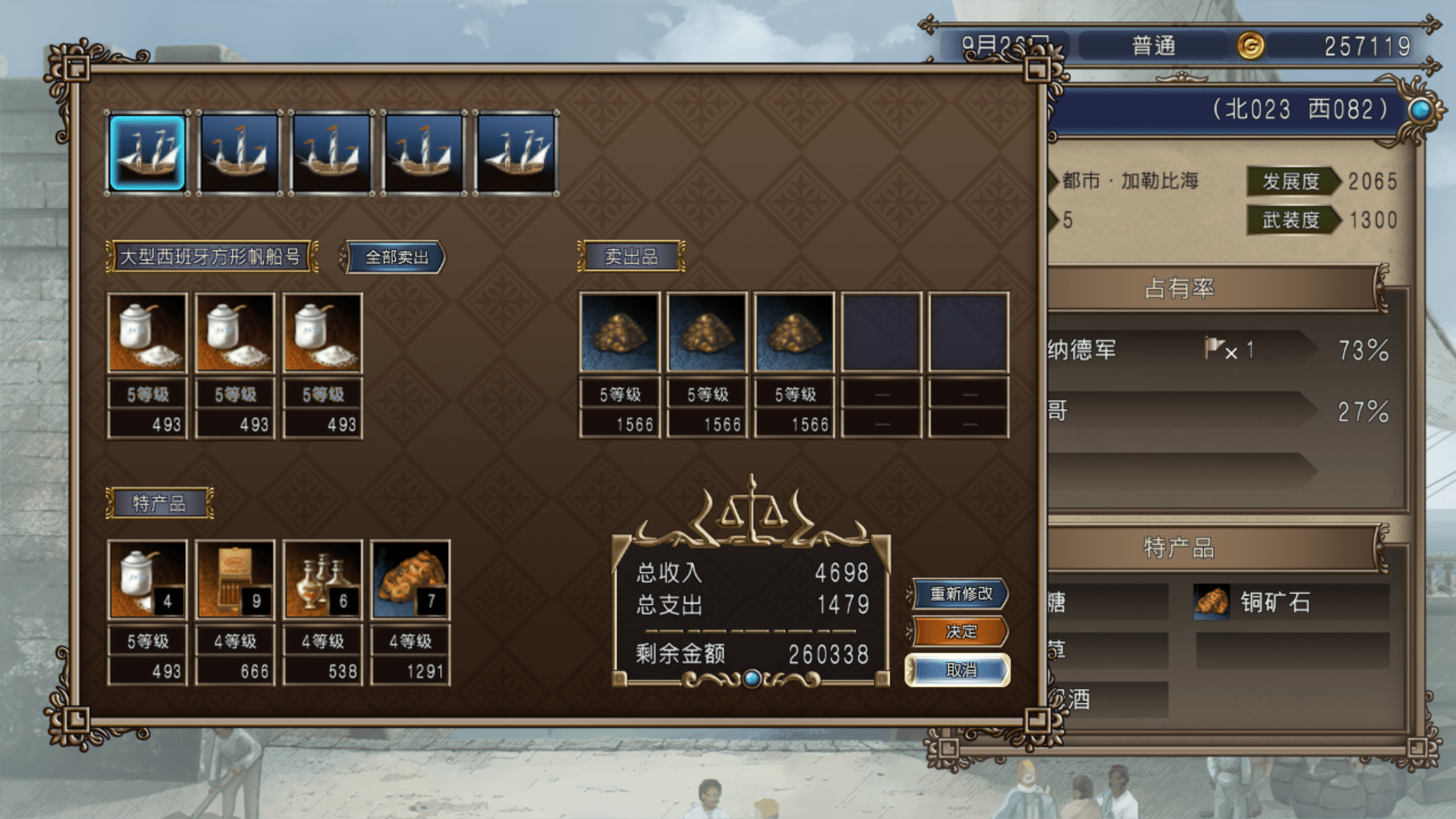Buy the sugar specialty with stock 4
Screen dimensions: 1456x819
point(147,580)
